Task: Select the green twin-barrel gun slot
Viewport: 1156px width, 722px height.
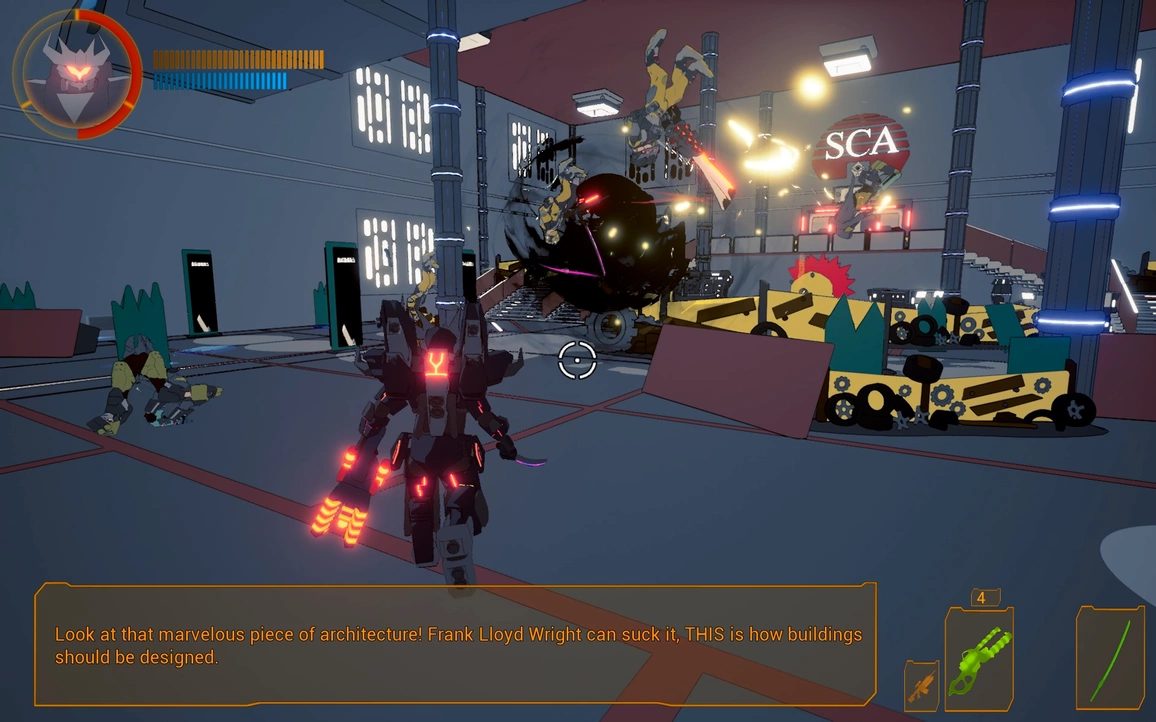Action: point(979,659)
